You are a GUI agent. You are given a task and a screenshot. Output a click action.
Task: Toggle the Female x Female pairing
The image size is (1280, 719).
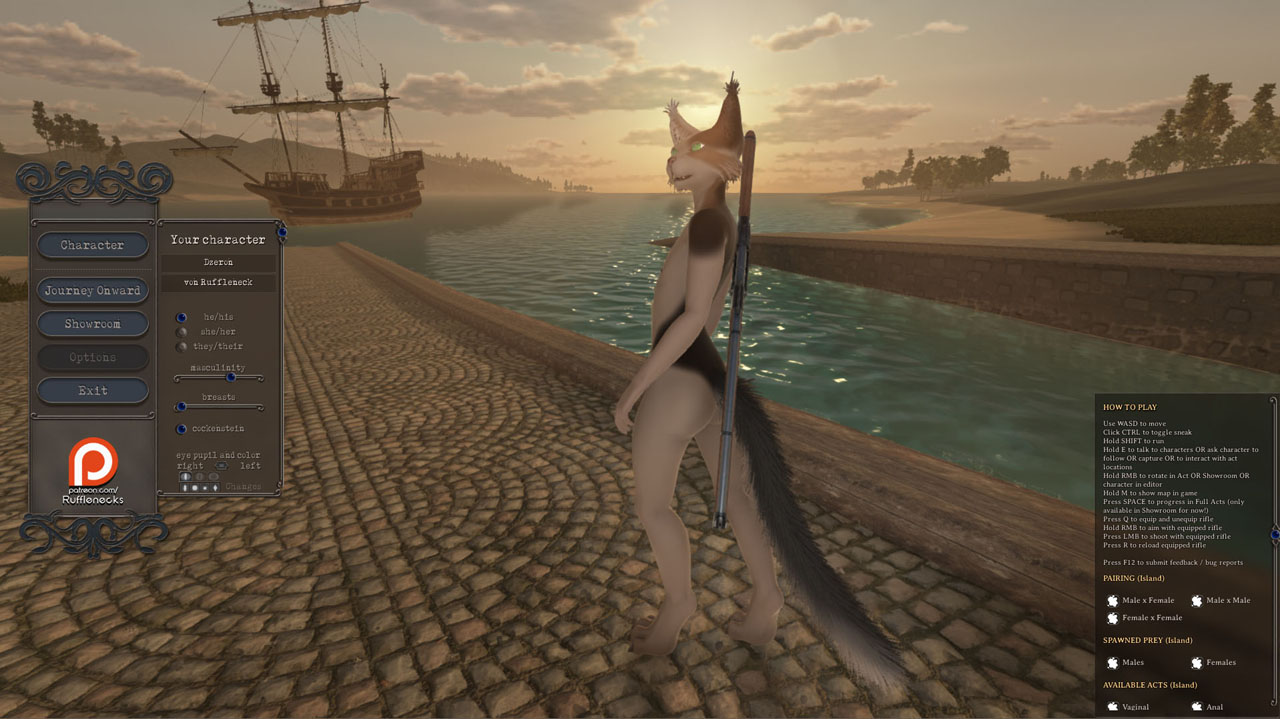(1113, 619)
